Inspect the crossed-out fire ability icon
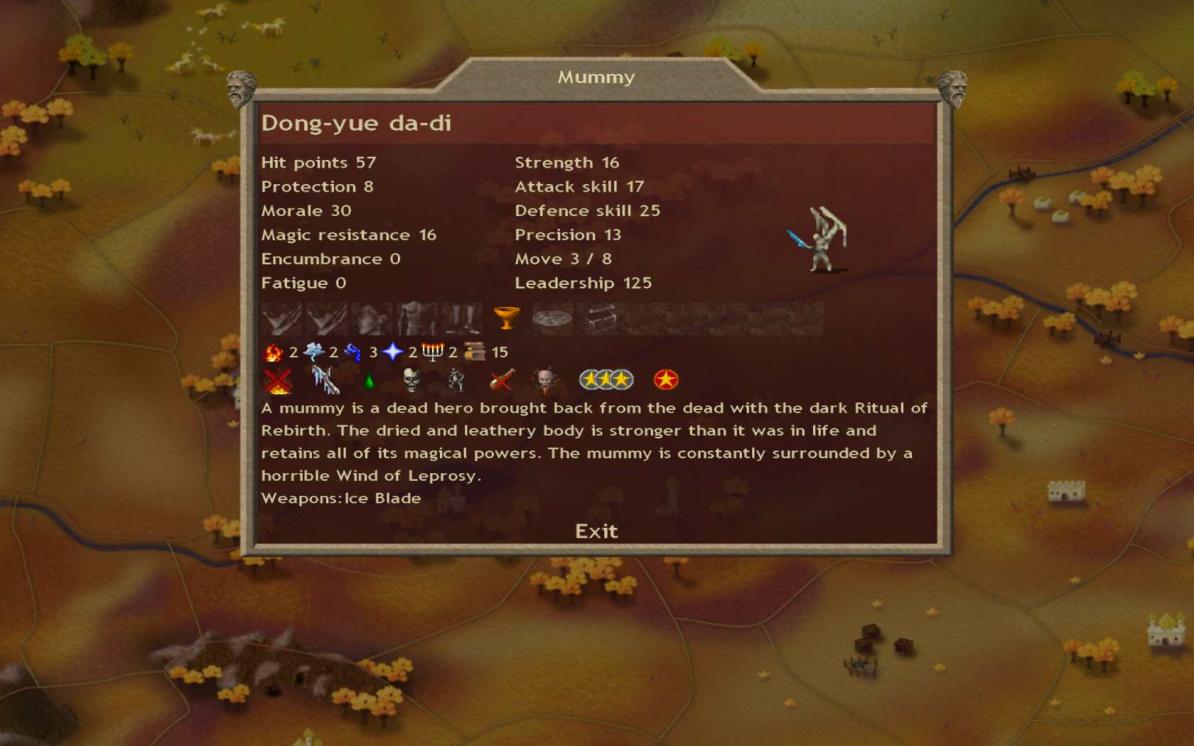1194x746 pixels. [x=277, y=380]
